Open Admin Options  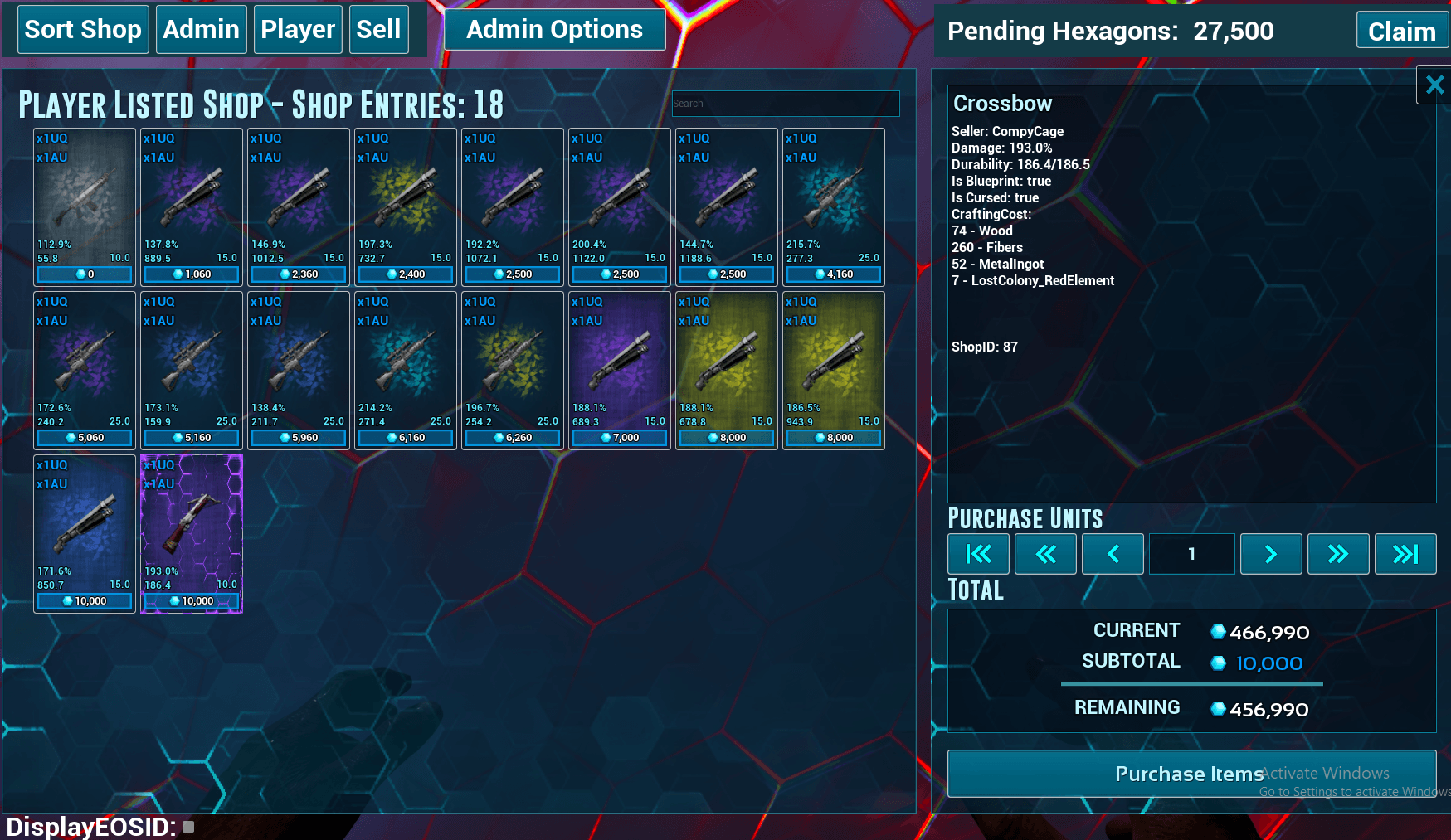pyautogui.click(x=554, y=30)
